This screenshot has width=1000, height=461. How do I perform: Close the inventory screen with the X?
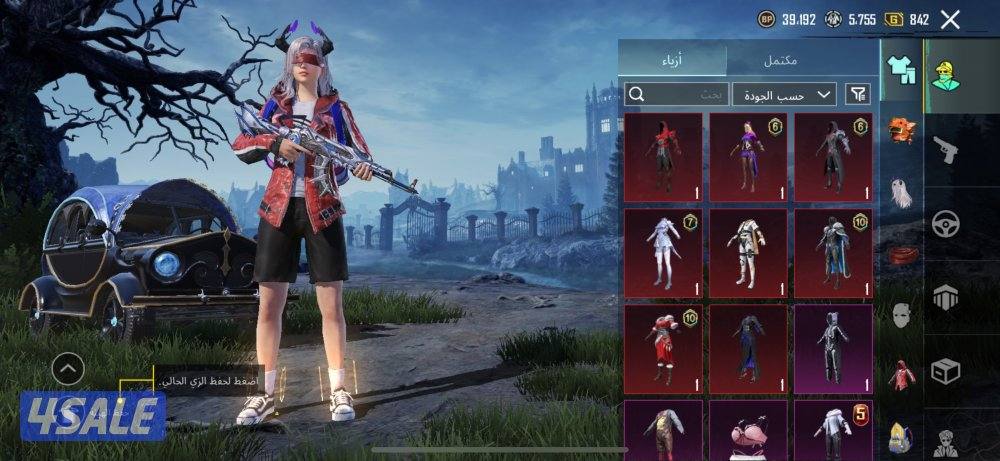pos(950,19)
